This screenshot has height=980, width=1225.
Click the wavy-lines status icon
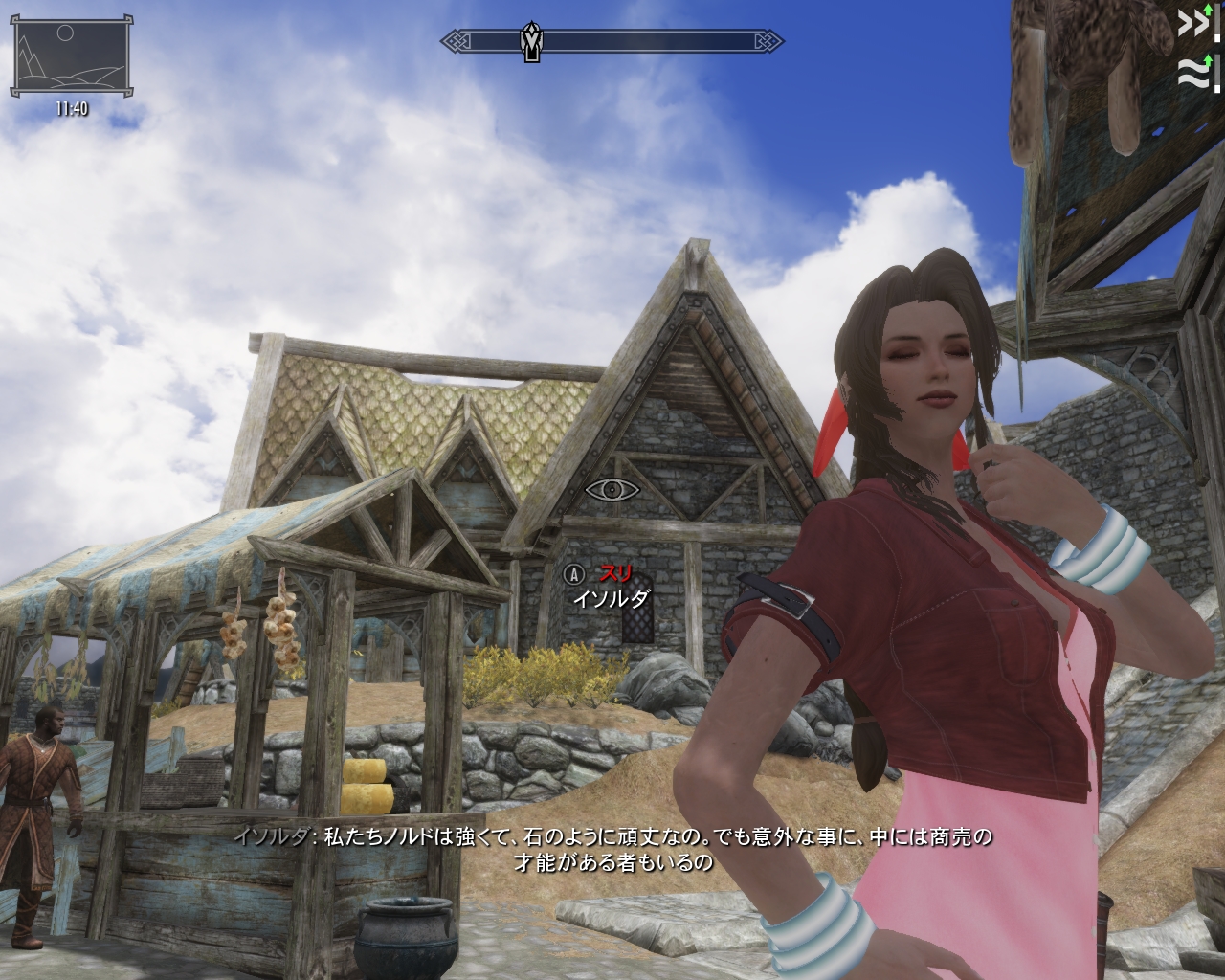1192,72
